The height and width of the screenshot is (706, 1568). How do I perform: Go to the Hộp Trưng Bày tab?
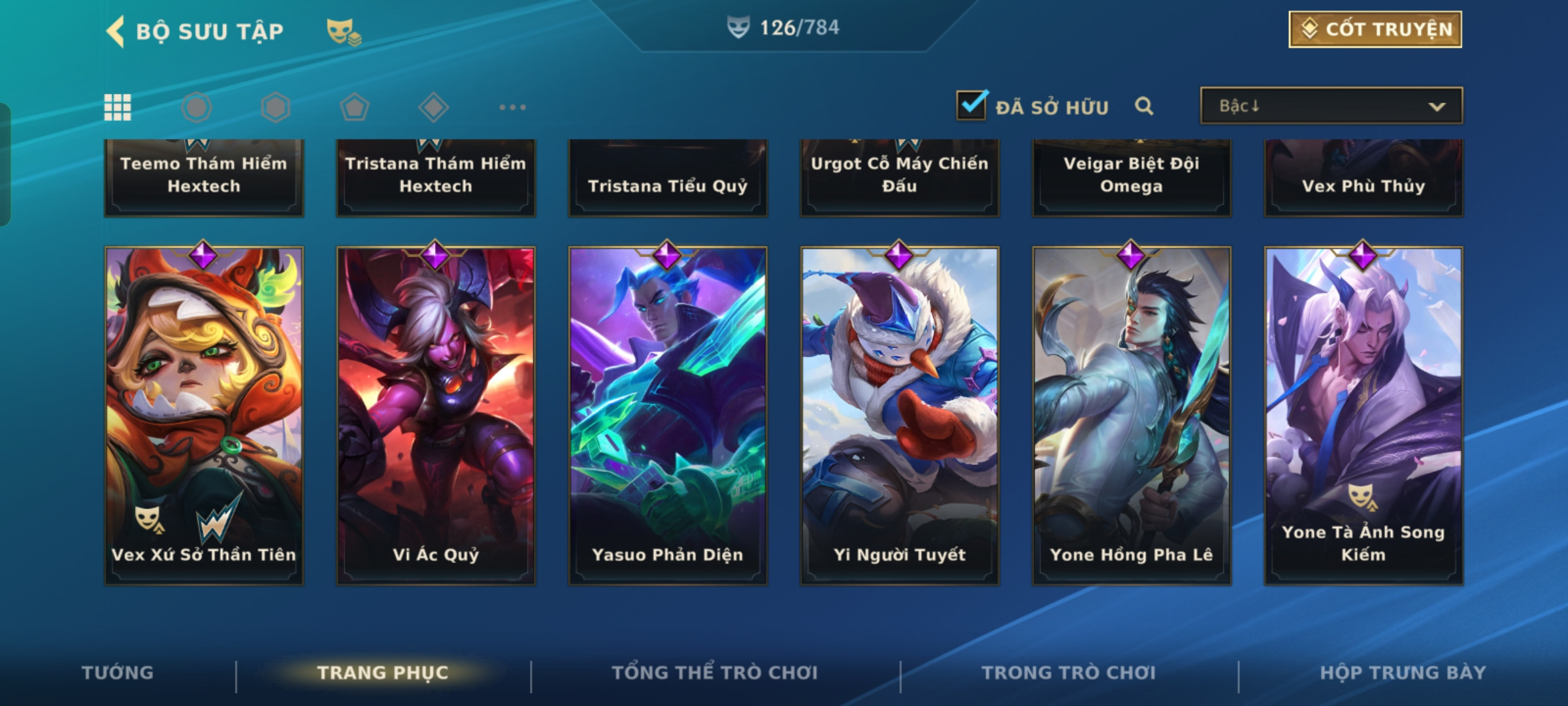(x=1403, y=673)
